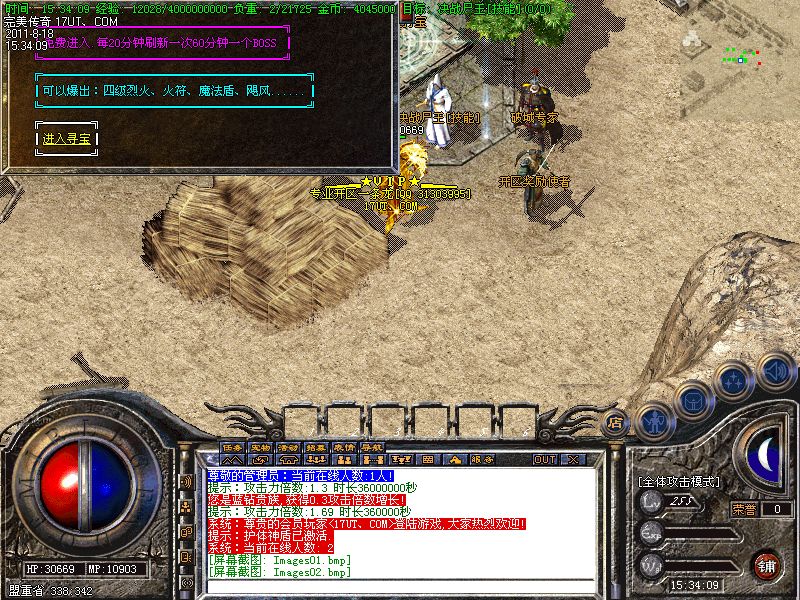The image size is (800, 600).
Task: Select the 招募 recruit tab
Action: [x=317, y=446]
